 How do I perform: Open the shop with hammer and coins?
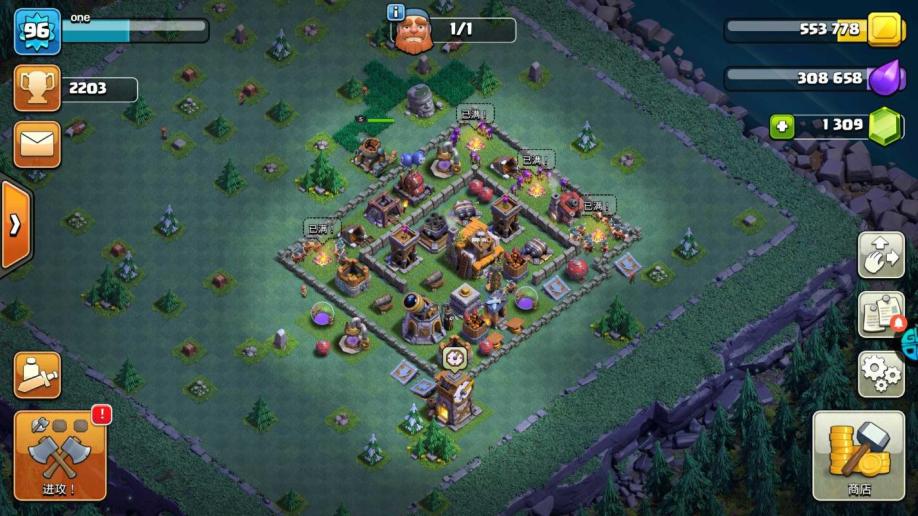point(858,456)
